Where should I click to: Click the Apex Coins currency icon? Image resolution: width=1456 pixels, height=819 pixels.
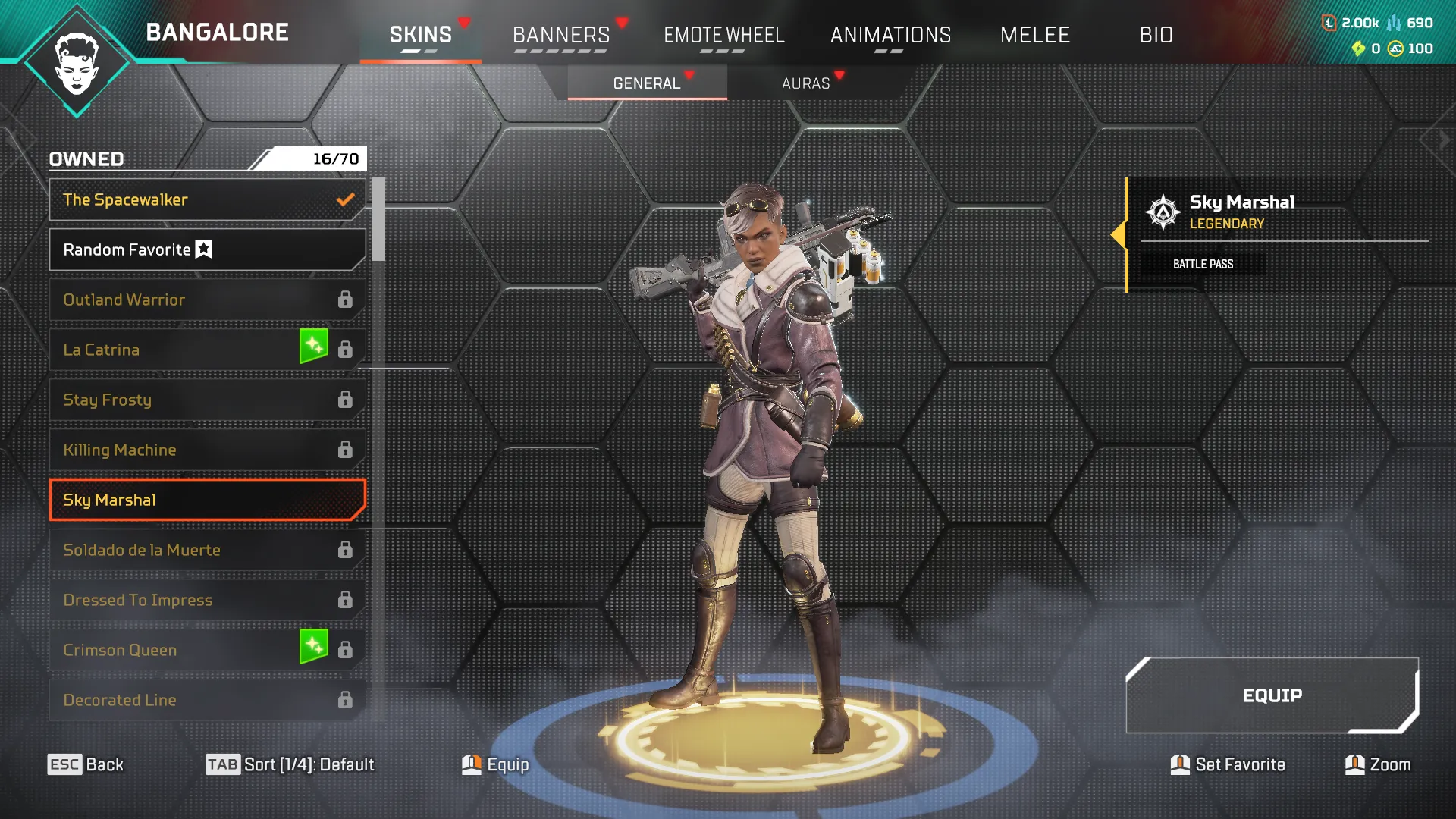pos(1396,49)
